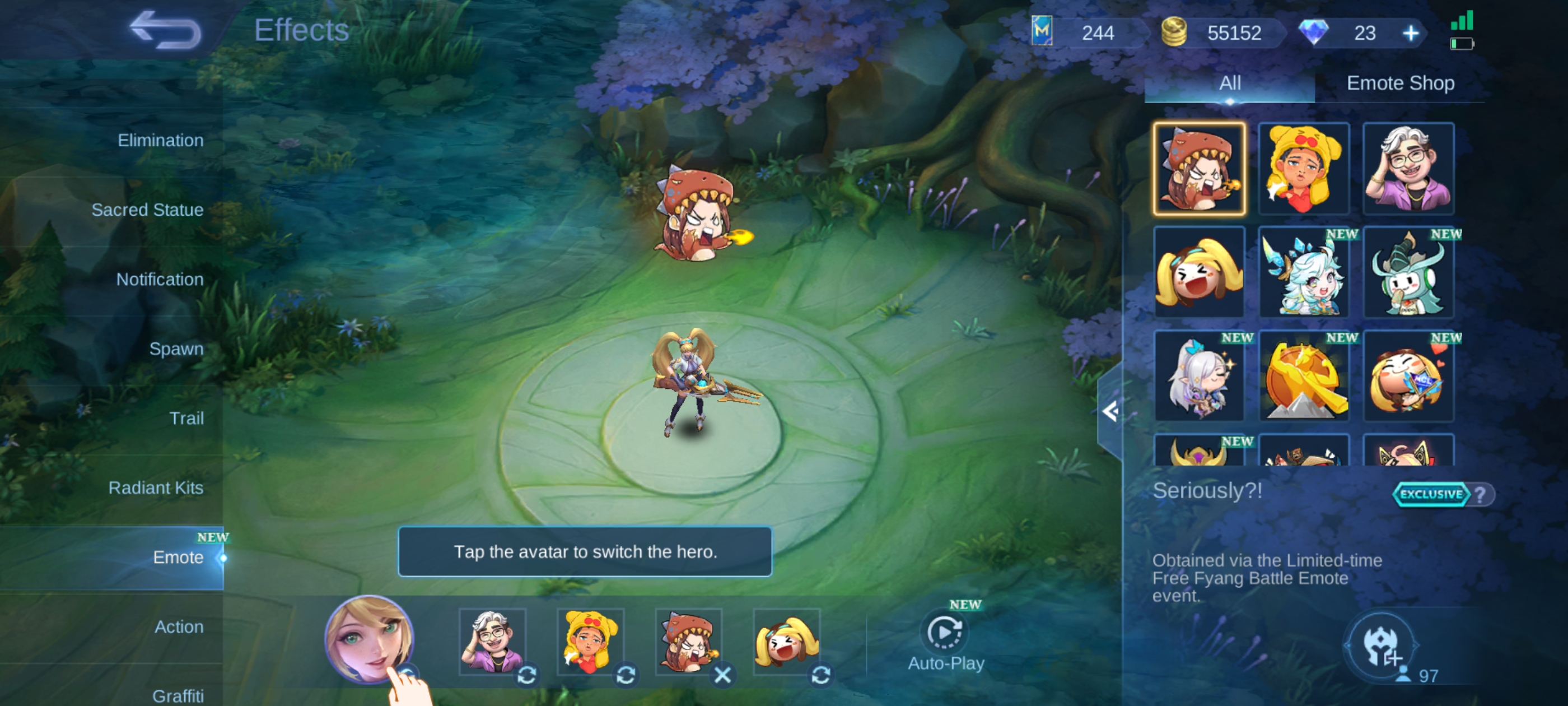The height and width of the screenshot is (706, 1568).
Task: Tap the hero avatar to switch hero
Action: coord(369,638)
